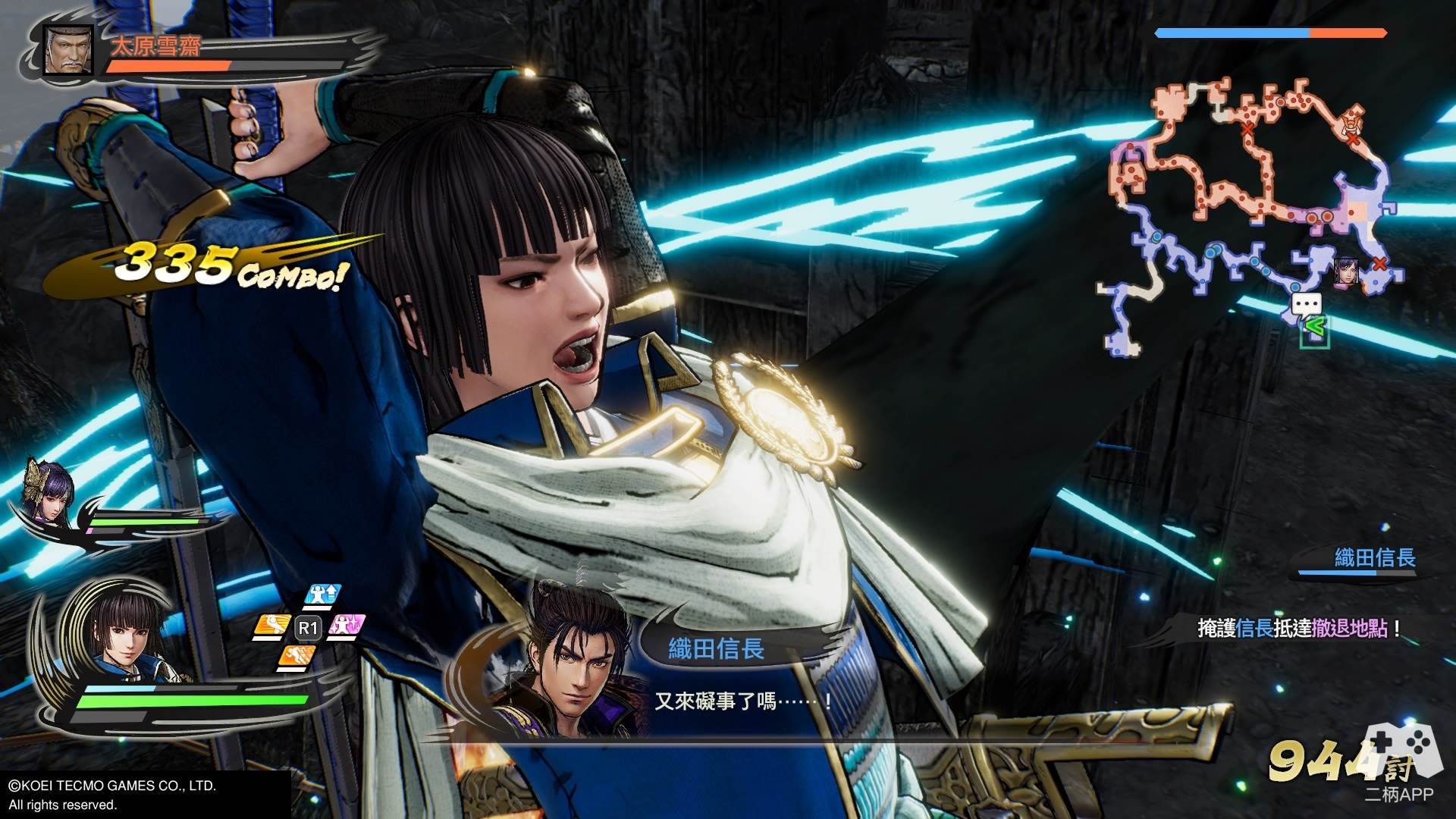Click the 織田信長 ally status label

click(x=1374, y=559)
